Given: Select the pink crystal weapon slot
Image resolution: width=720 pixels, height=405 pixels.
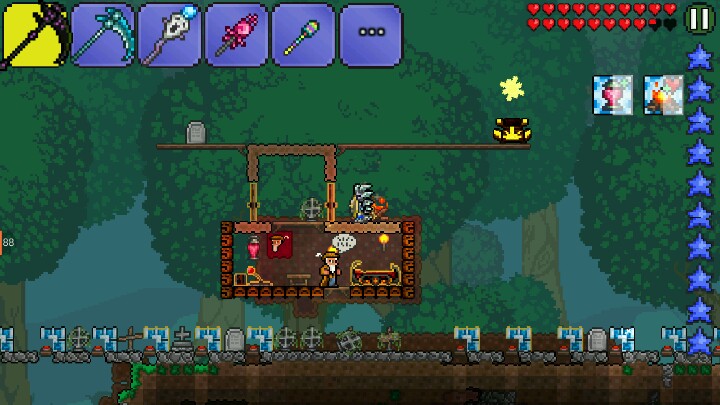Looking at the screenshot, I should pyautogui.click(x=236, y=35).
